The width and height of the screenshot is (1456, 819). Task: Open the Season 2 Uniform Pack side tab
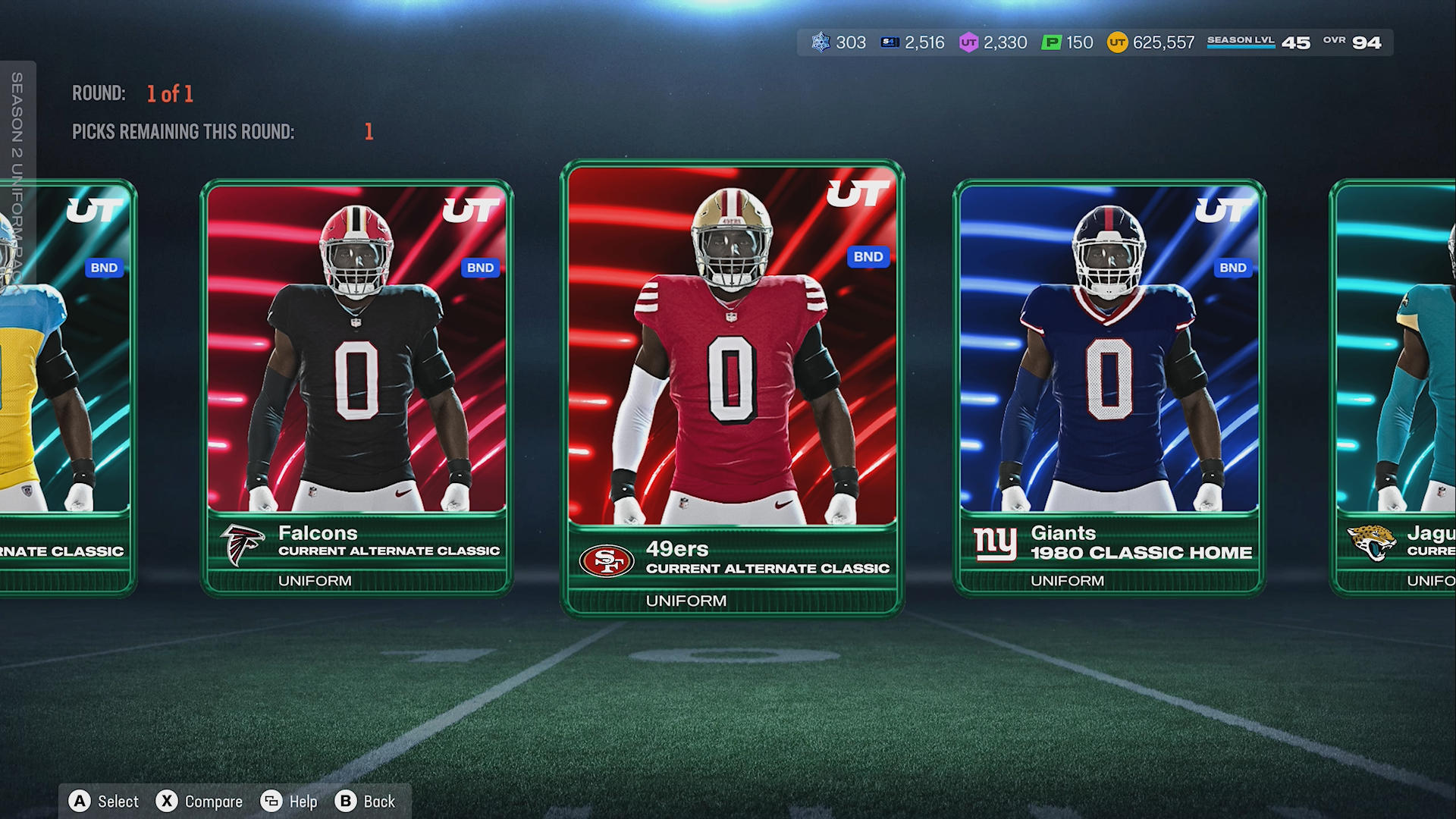(17, 174)
